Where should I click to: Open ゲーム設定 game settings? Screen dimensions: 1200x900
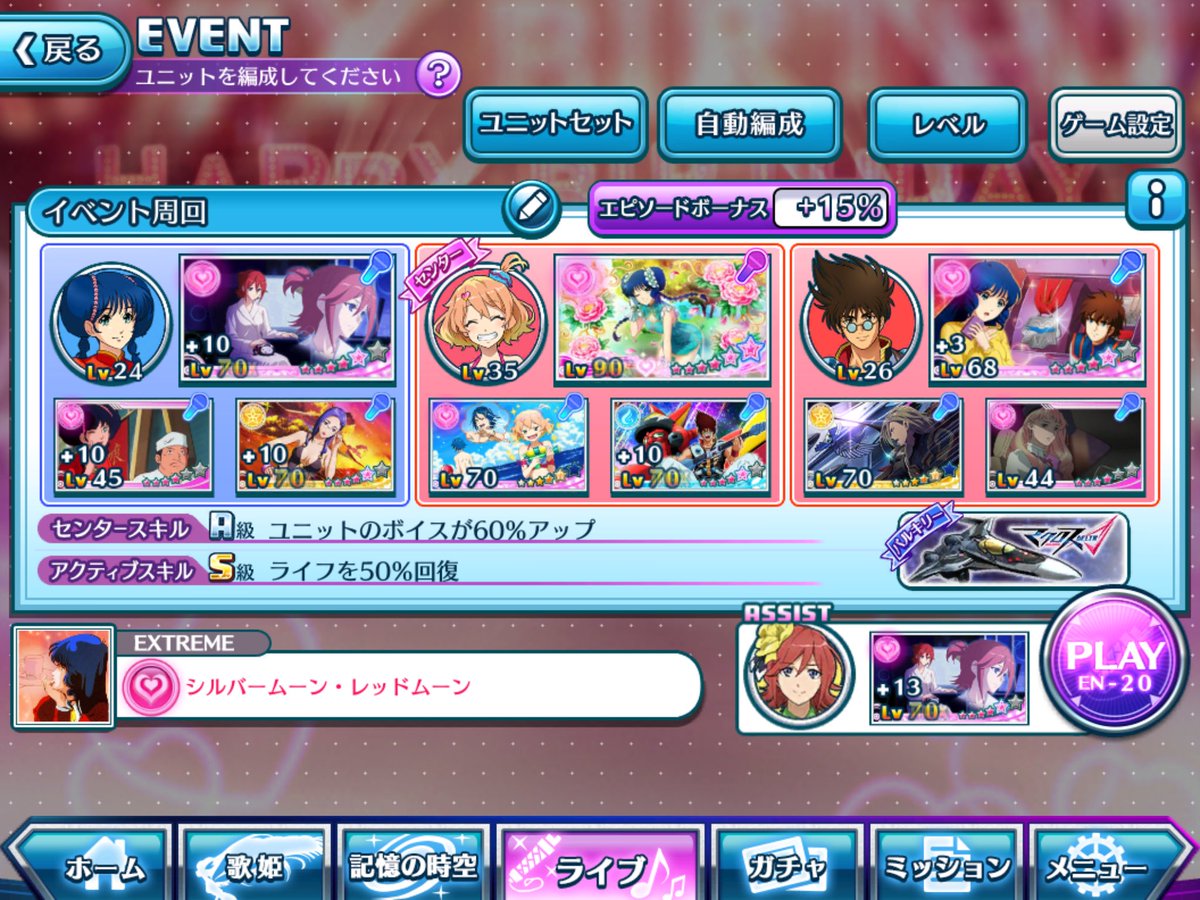coord(1114,125)
